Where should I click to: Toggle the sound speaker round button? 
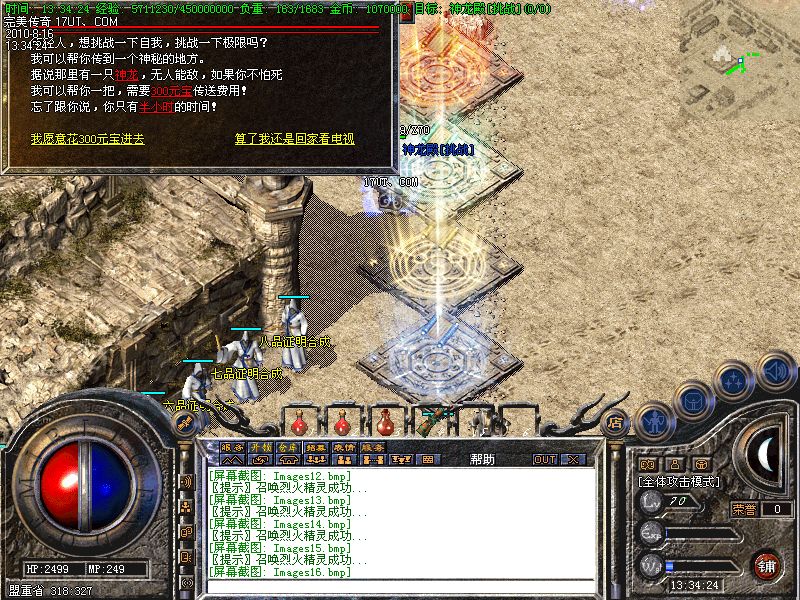[x=776, y=371]
